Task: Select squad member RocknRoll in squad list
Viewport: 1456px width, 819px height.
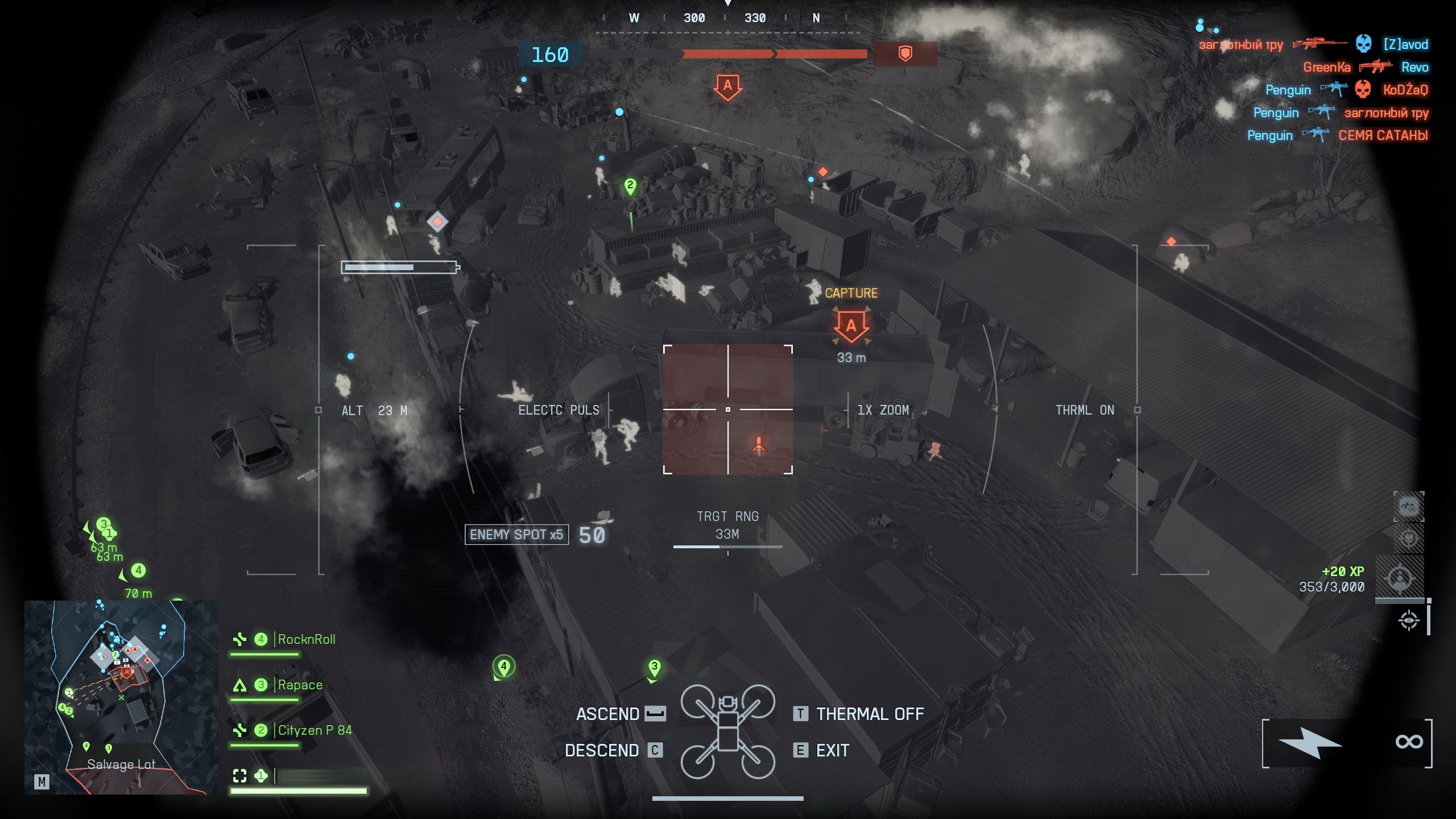Action: 306,639
